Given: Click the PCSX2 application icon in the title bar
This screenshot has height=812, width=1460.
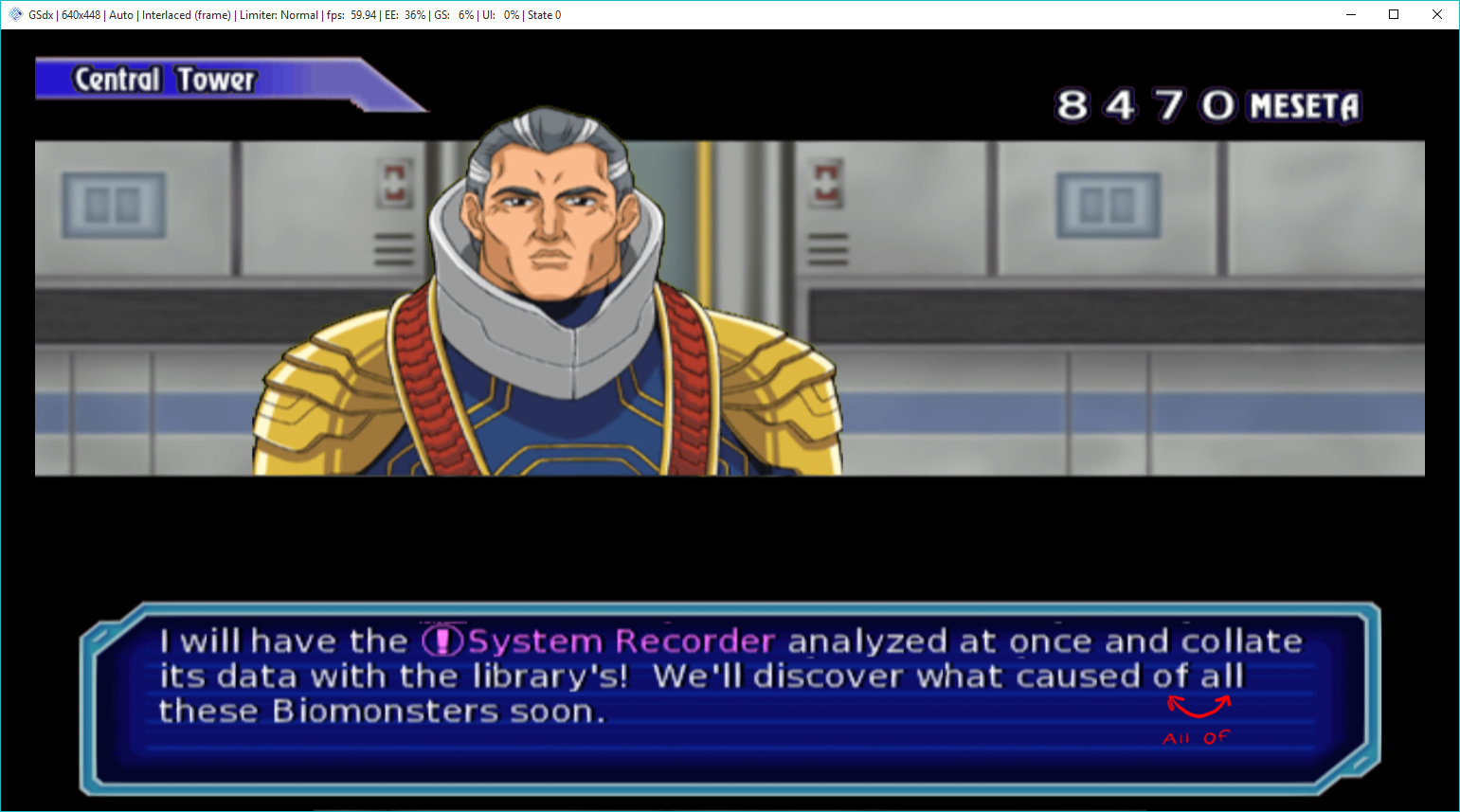Looking at the screenshot, I should pos(13,14).
